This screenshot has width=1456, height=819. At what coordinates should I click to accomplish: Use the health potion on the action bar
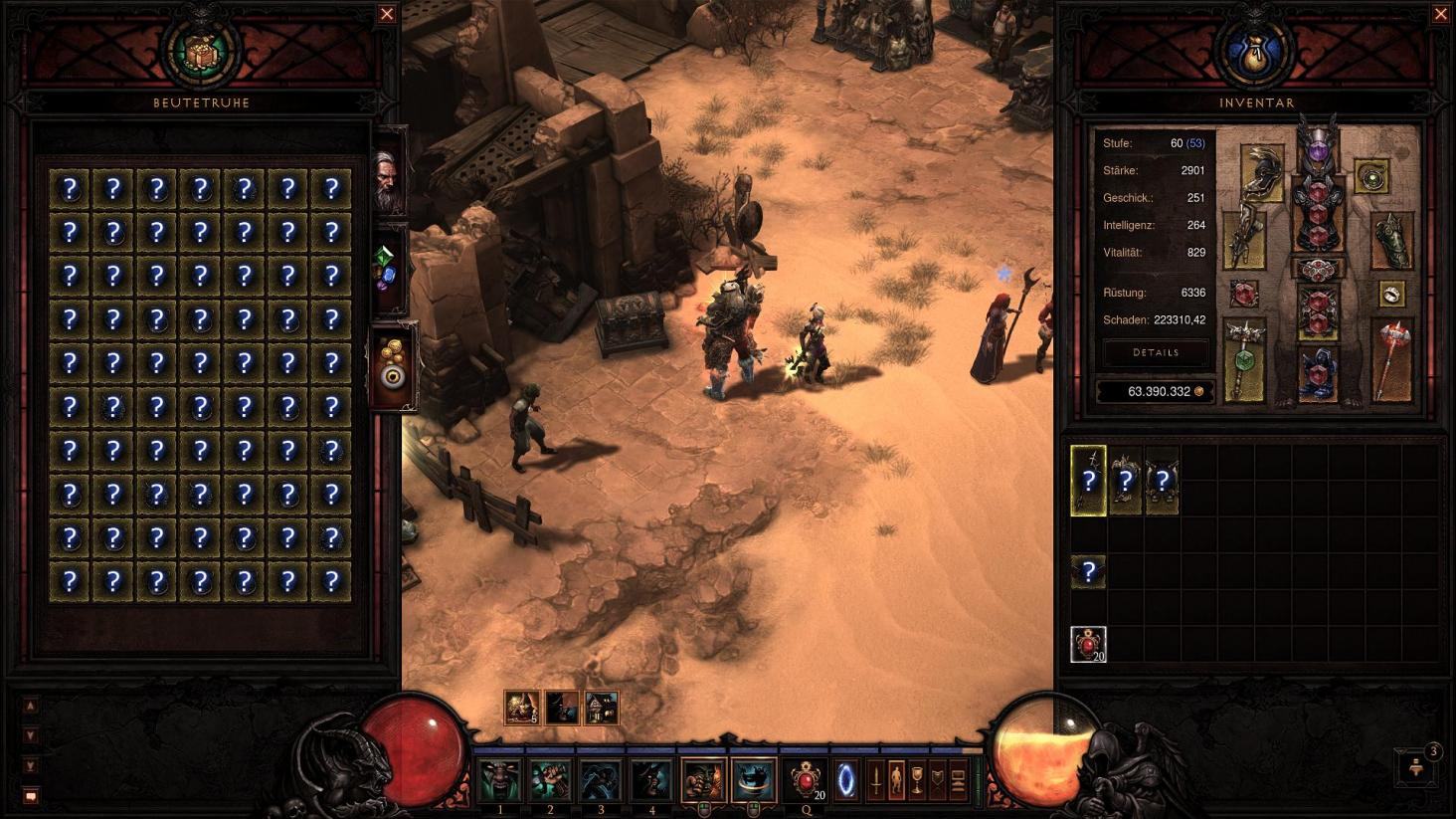pos(806,779)
